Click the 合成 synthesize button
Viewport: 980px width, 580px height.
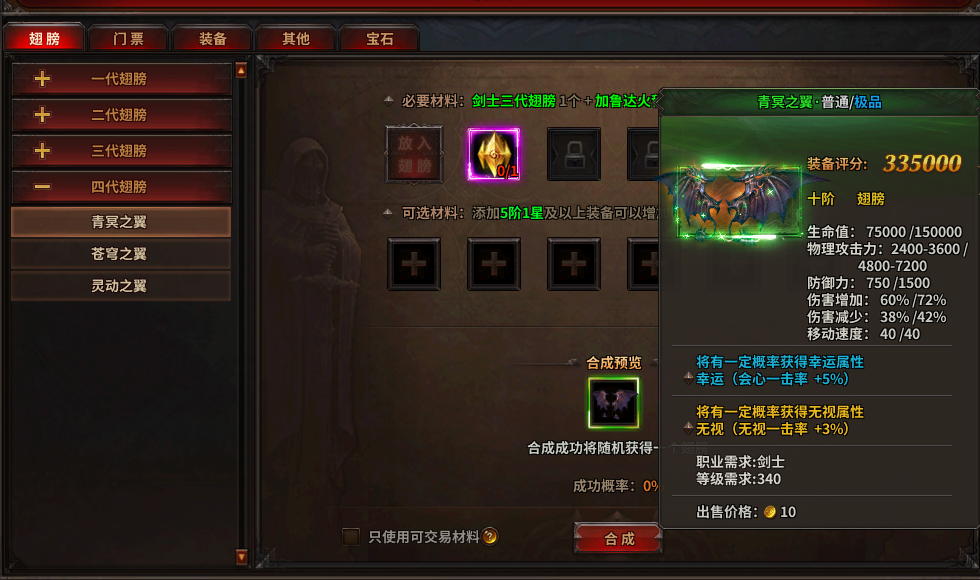pos(619,539)
